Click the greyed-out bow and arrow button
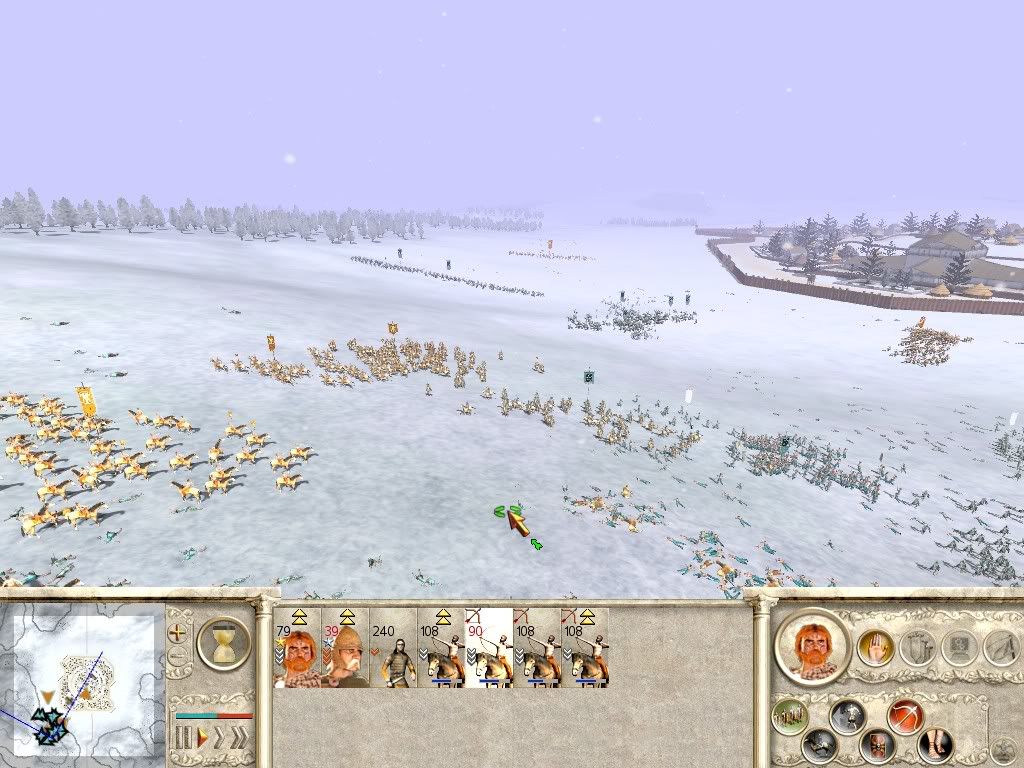 click(x=1000, y=648)
